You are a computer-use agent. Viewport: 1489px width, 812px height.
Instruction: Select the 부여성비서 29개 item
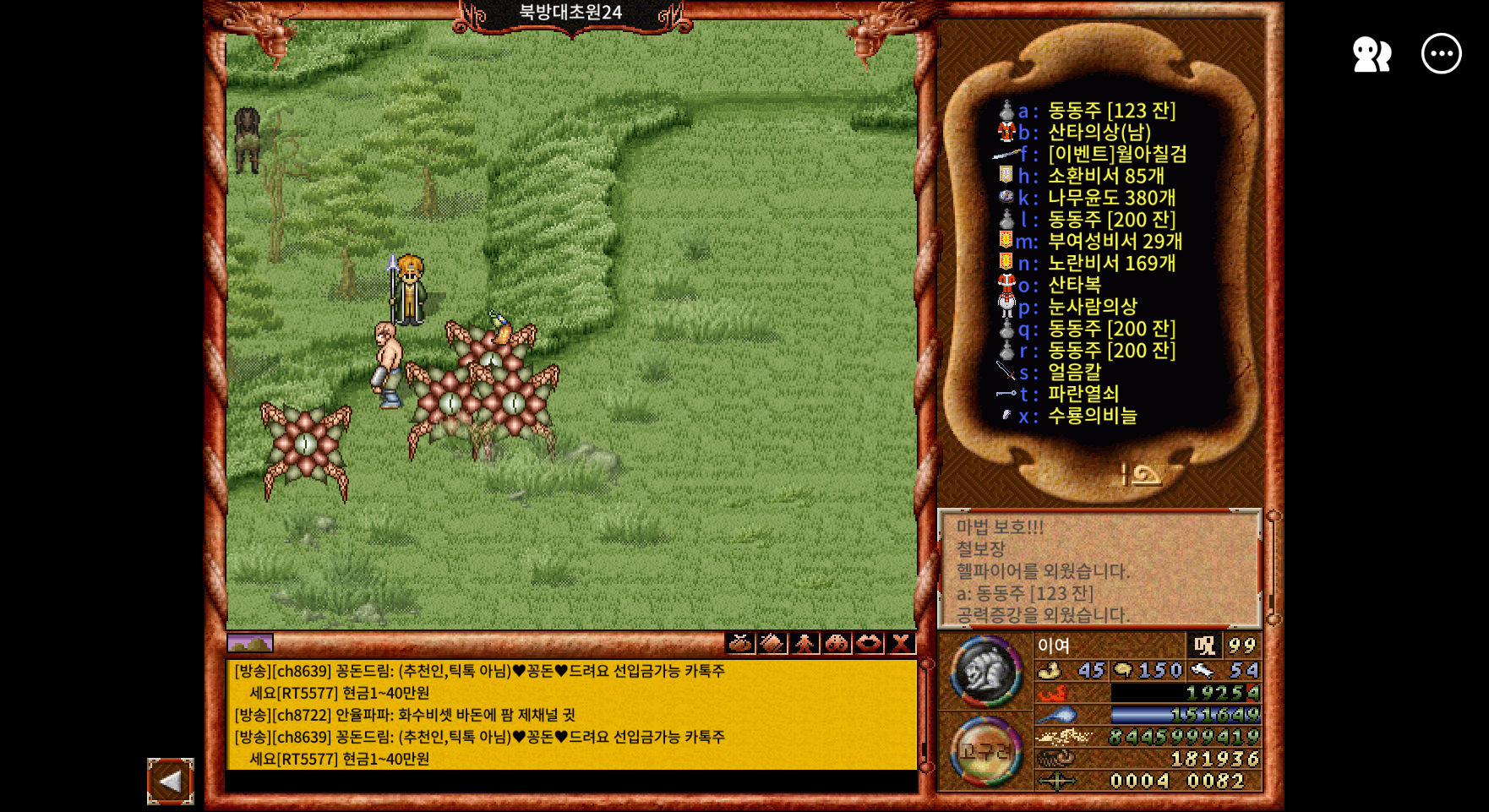[x=1115, y=242]
